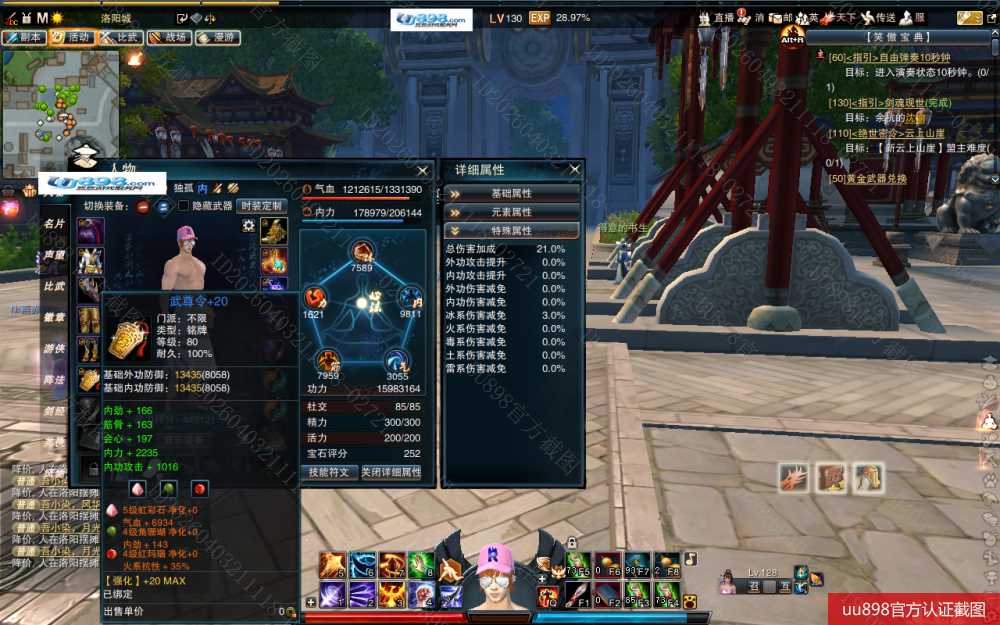The height and width of the screenshot is (625, 1000).
Task: Open the 副本 dungeon menu
Action: [x=24, y=37]
